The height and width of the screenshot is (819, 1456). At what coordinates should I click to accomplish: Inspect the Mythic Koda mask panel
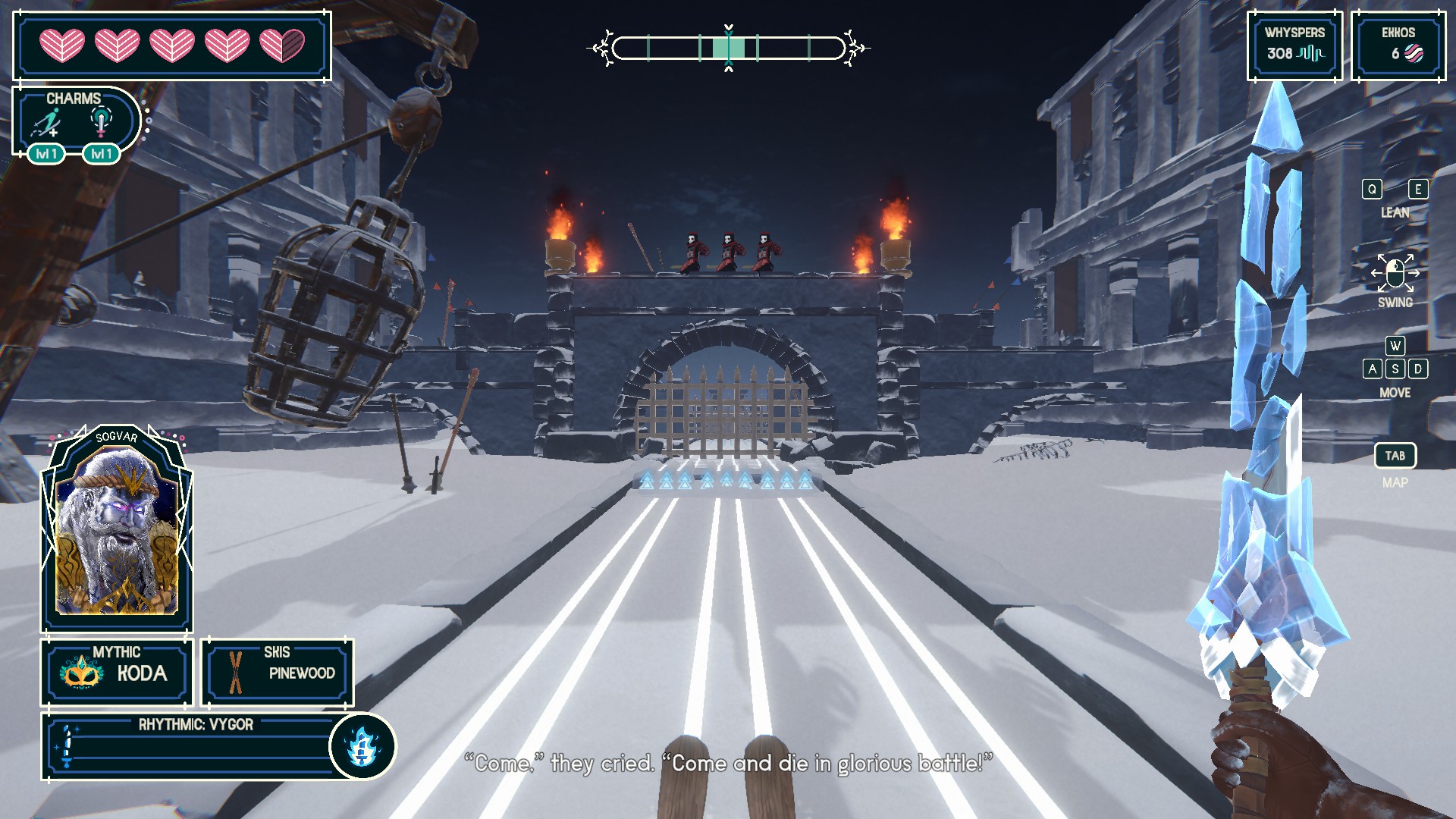pos(117,672)
